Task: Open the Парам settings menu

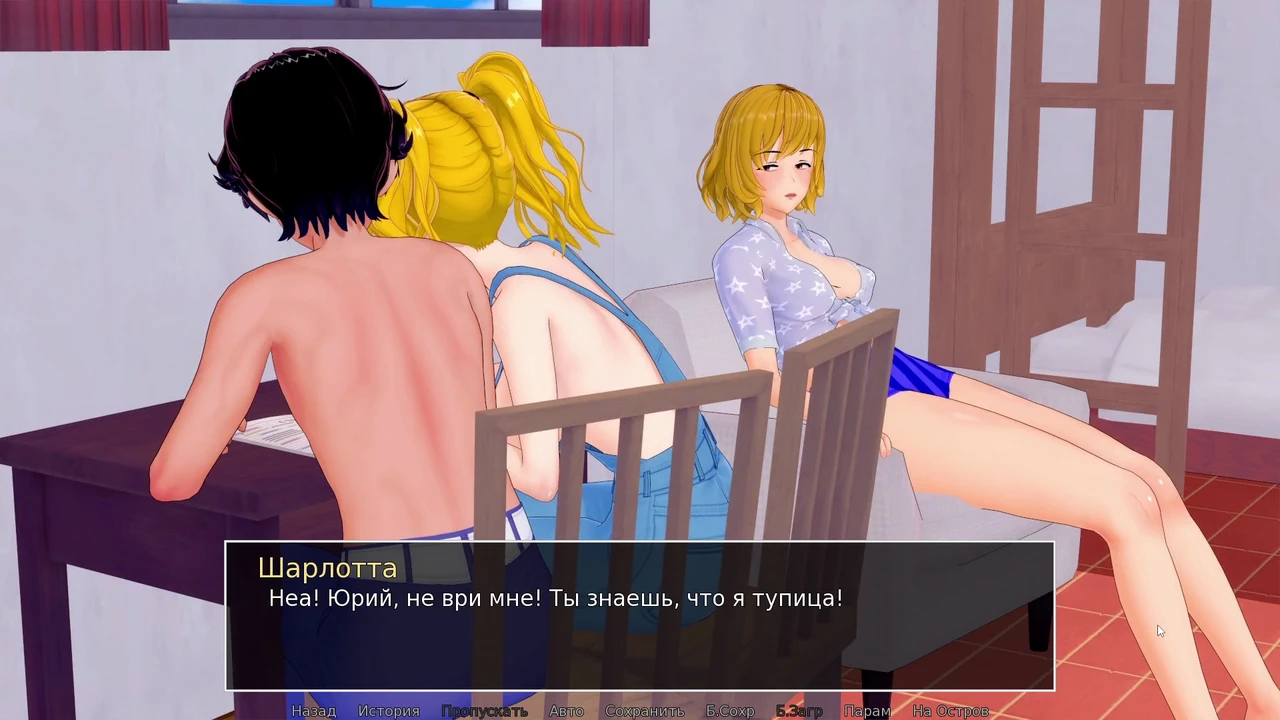Action: coord(867,711)
